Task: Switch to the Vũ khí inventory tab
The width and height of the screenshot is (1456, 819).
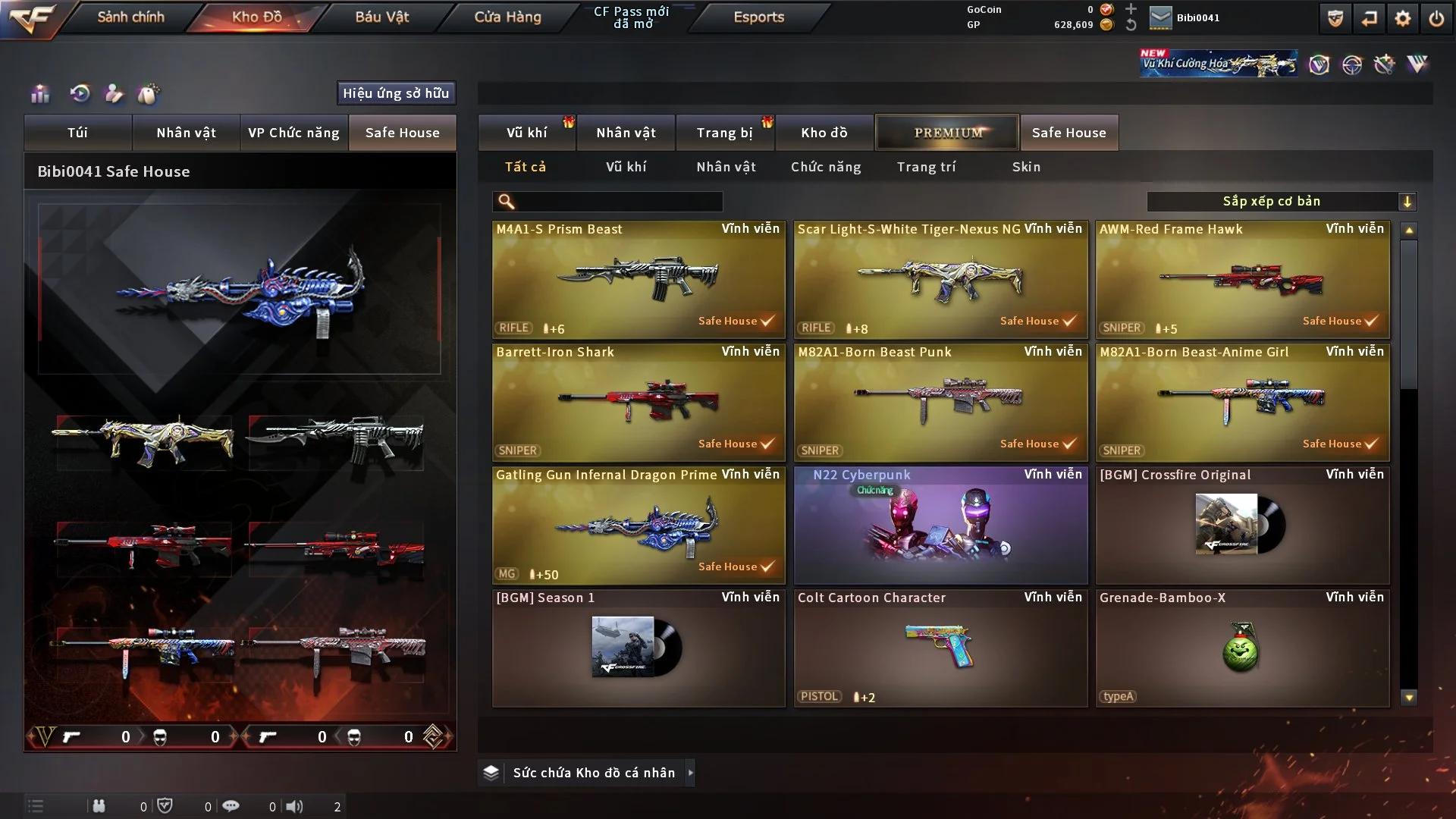Action: pyautogui.click(x=527, y=133)
